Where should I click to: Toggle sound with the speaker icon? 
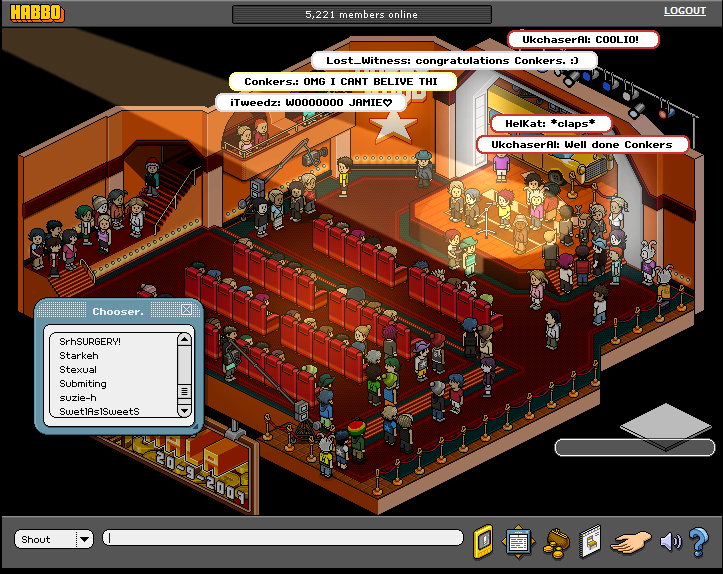coord(670,541)
